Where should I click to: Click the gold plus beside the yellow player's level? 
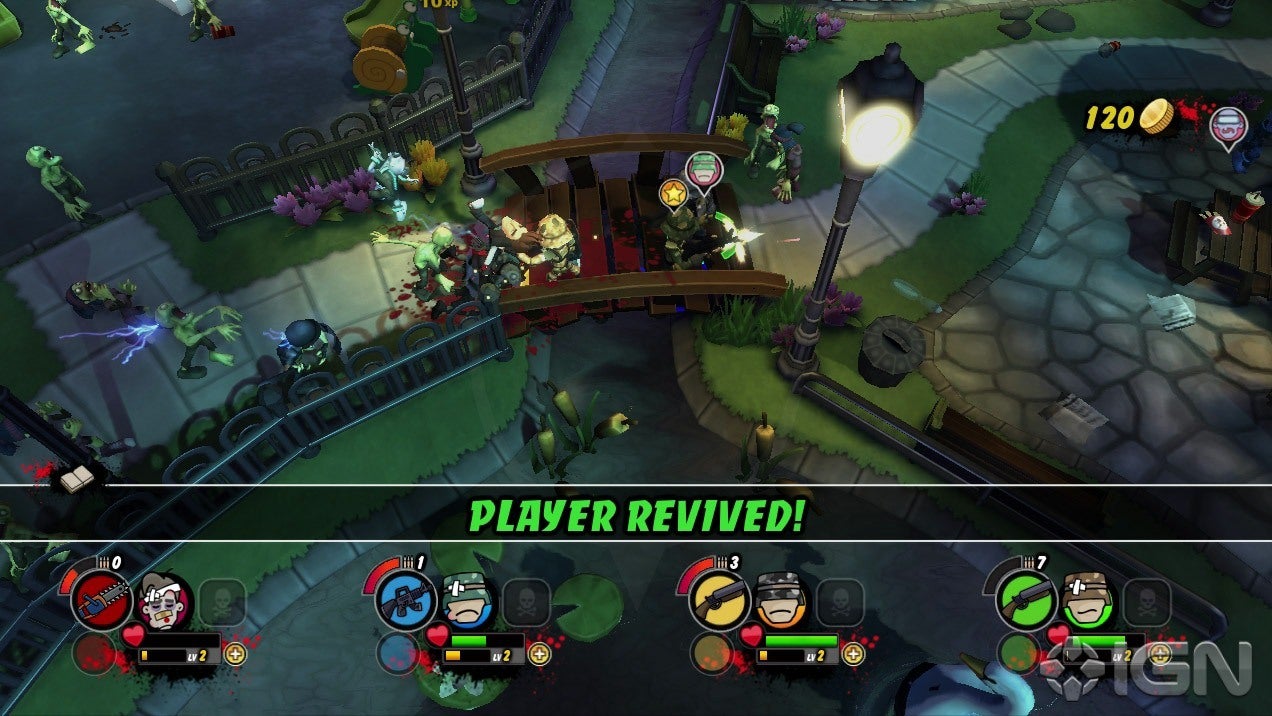pos(852,654)
